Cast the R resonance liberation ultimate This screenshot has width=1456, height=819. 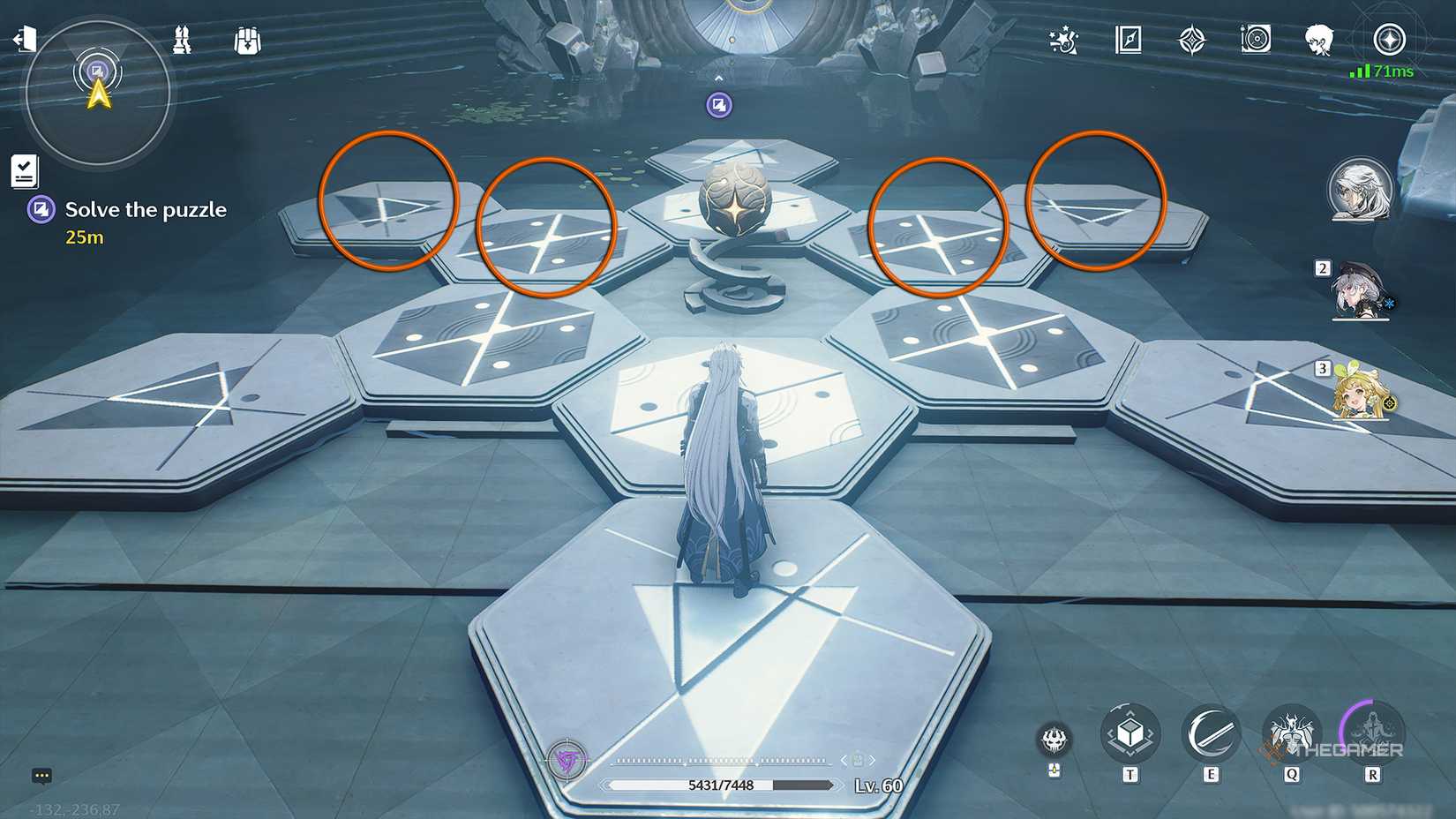(1372, 732)
